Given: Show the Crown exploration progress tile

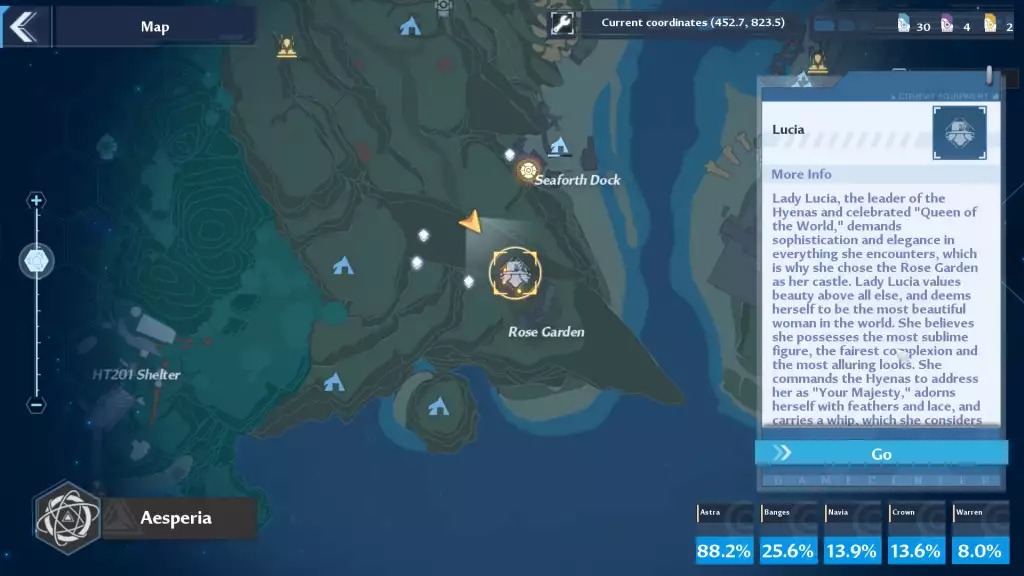Looking at the screenshot, I should (916, 535).
